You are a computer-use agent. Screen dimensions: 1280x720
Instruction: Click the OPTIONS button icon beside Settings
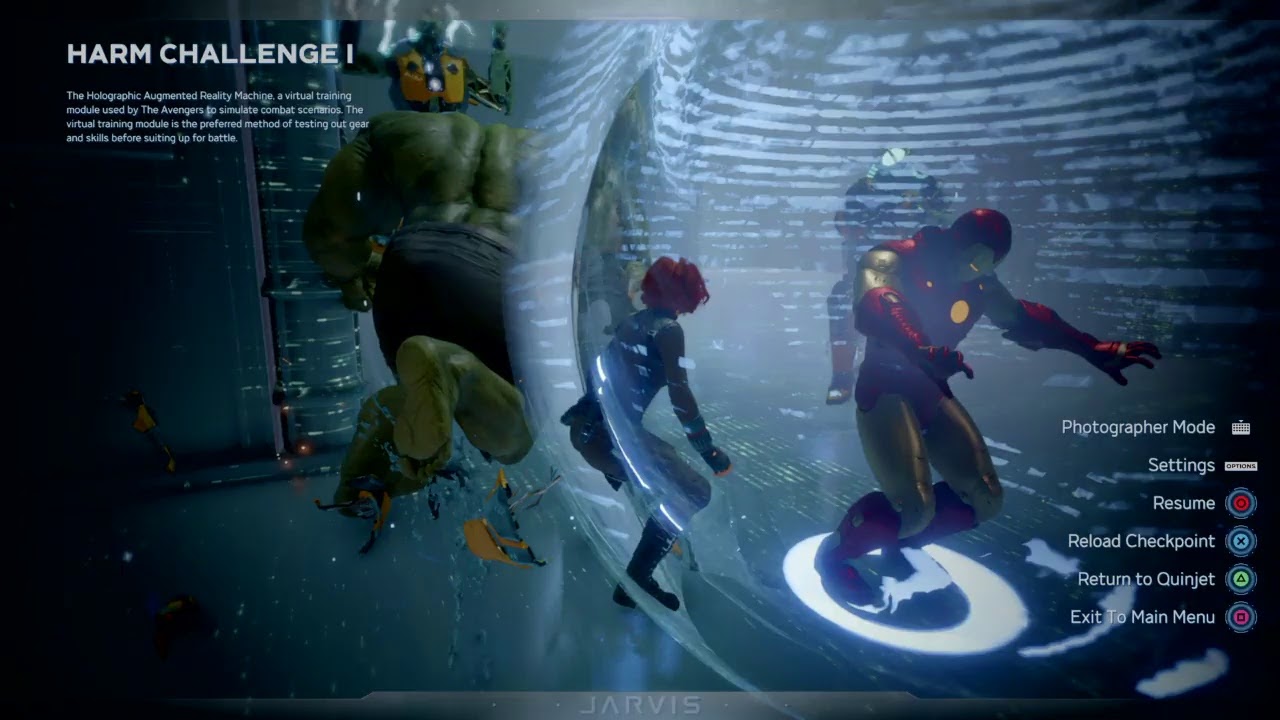1240,465
